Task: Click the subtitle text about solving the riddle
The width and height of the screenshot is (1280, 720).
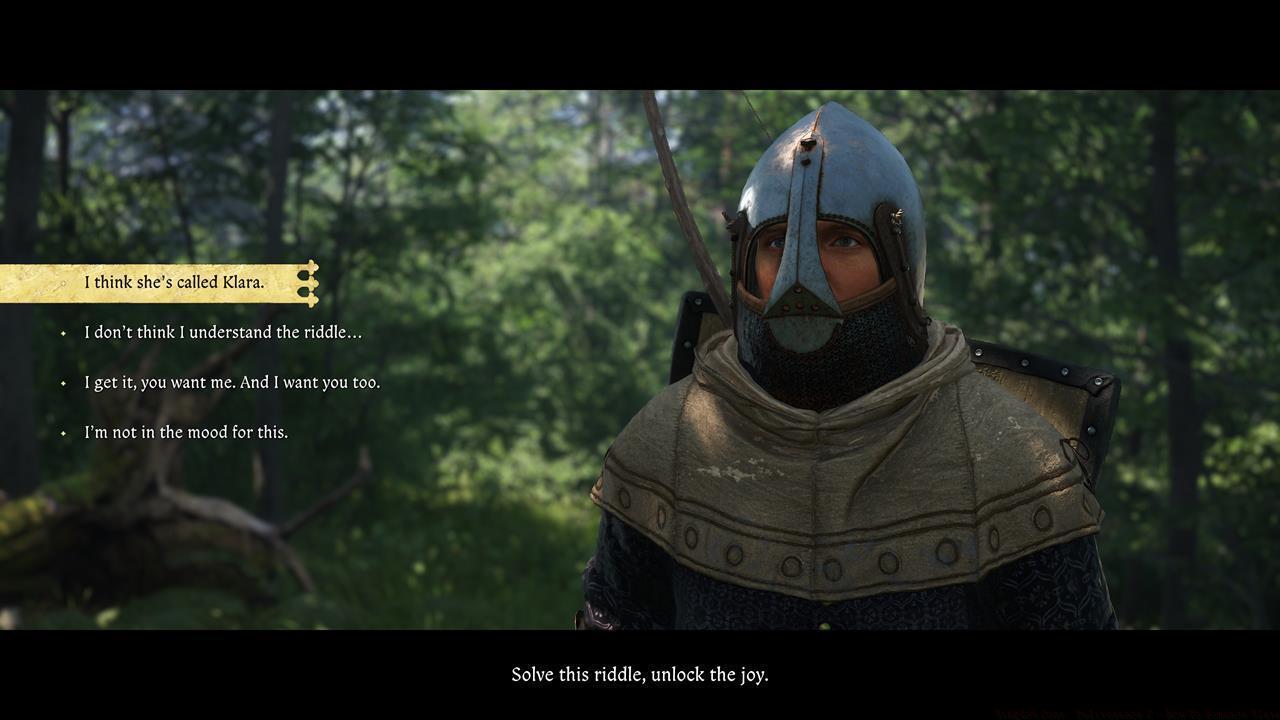Action: point(640,674)
